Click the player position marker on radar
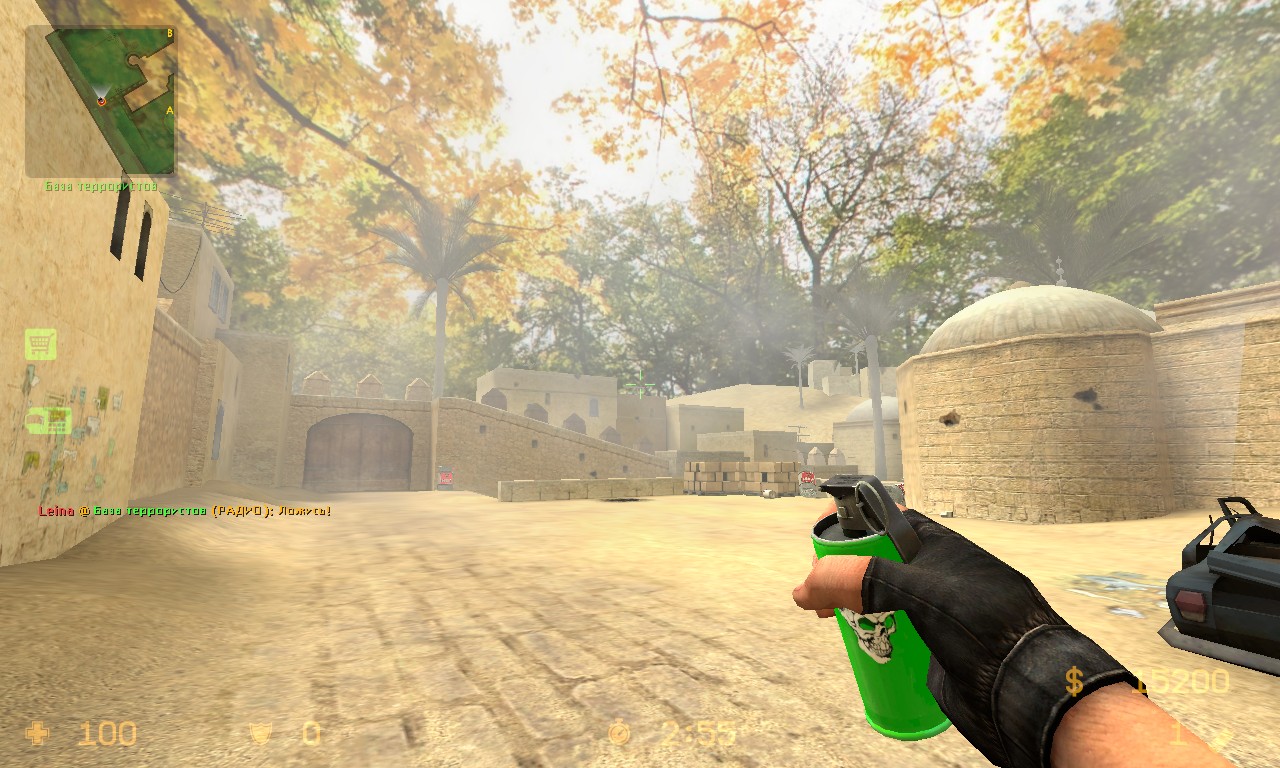The width and height of the screenshot is (1280, 768). (101, 100)
